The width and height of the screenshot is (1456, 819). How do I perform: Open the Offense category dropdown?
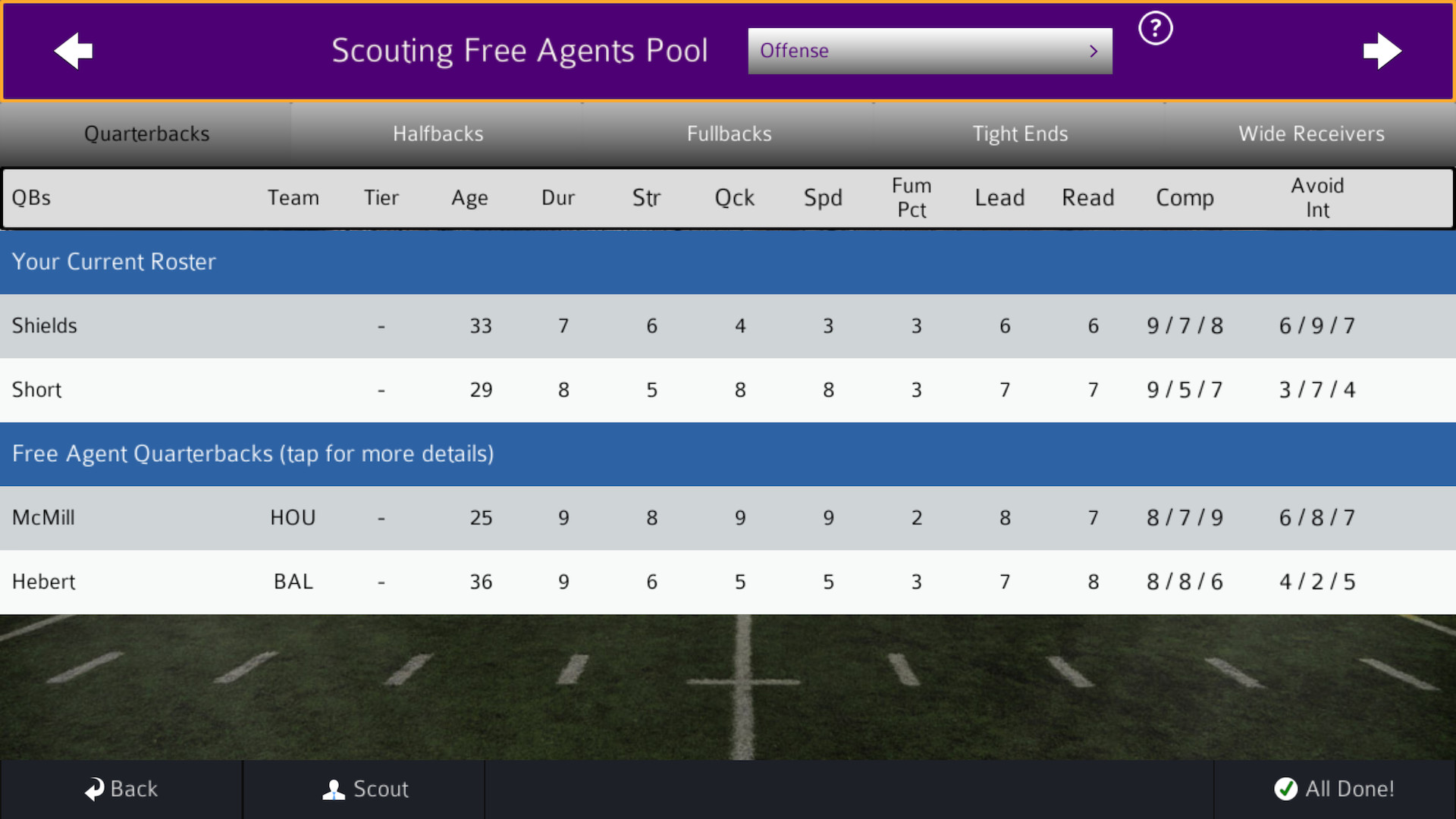click(x=930, y=51)
